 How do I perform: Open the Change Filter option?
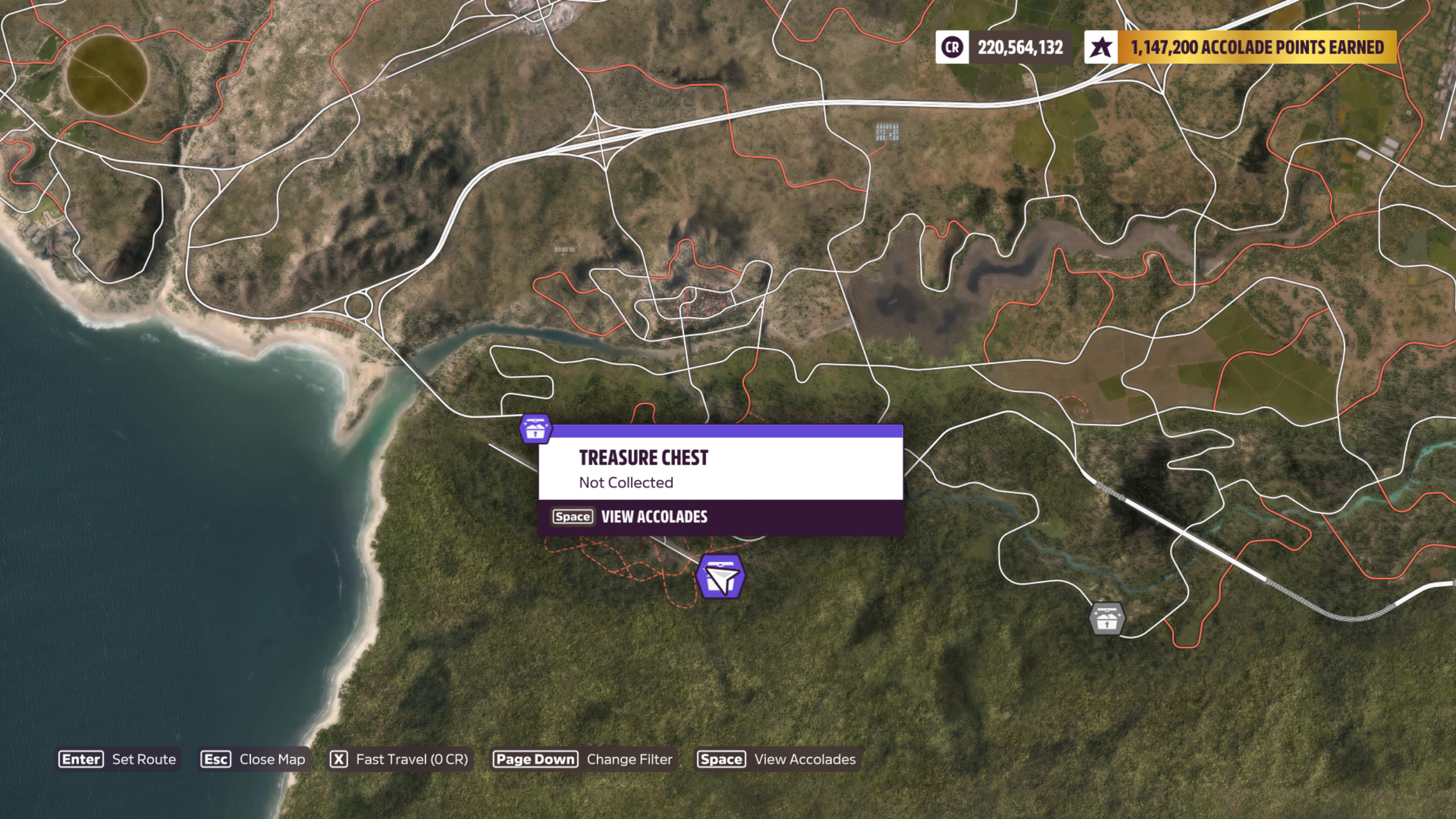(x=584, y=759)
